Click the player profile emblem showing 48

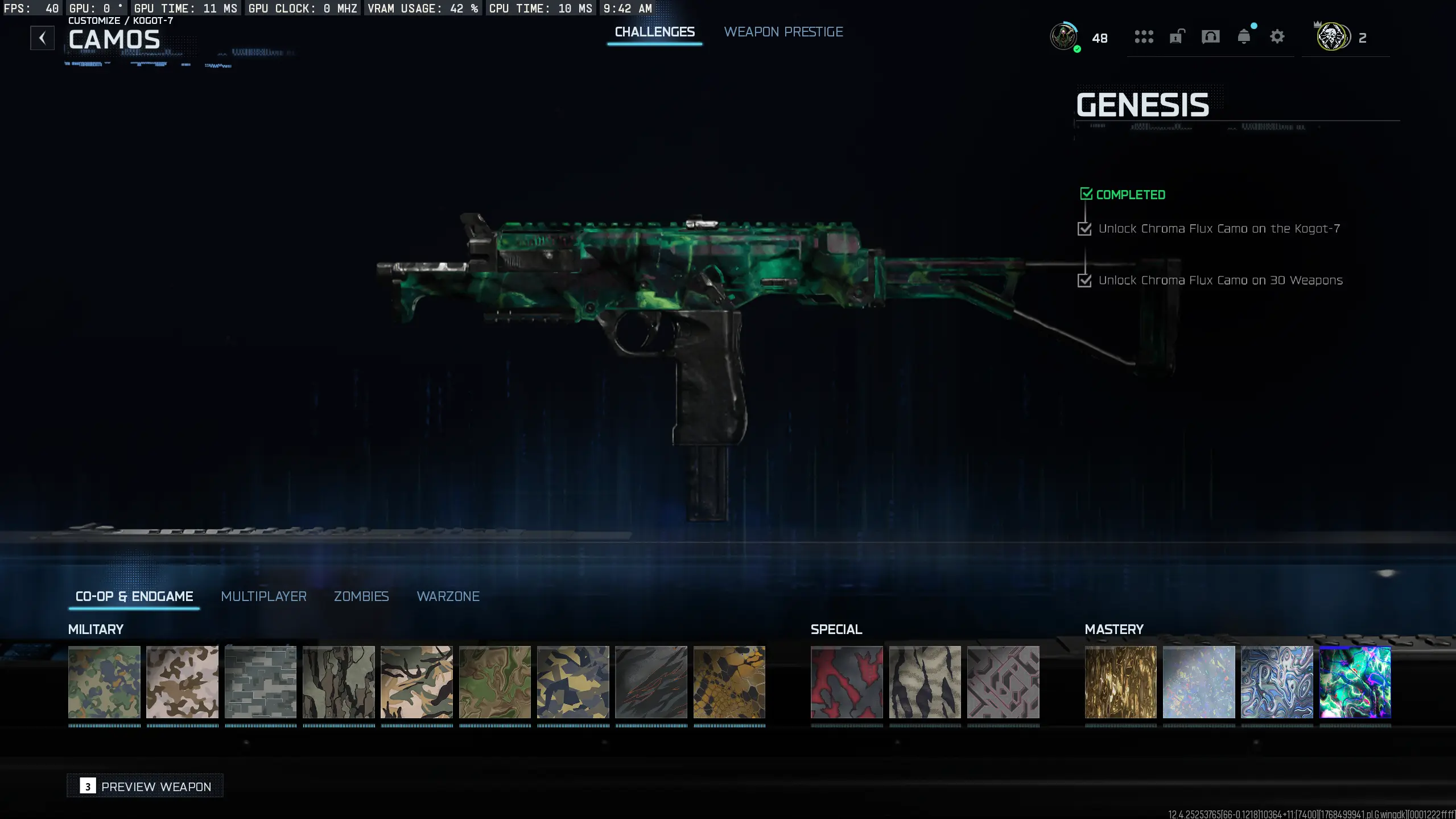[1066, 38]
